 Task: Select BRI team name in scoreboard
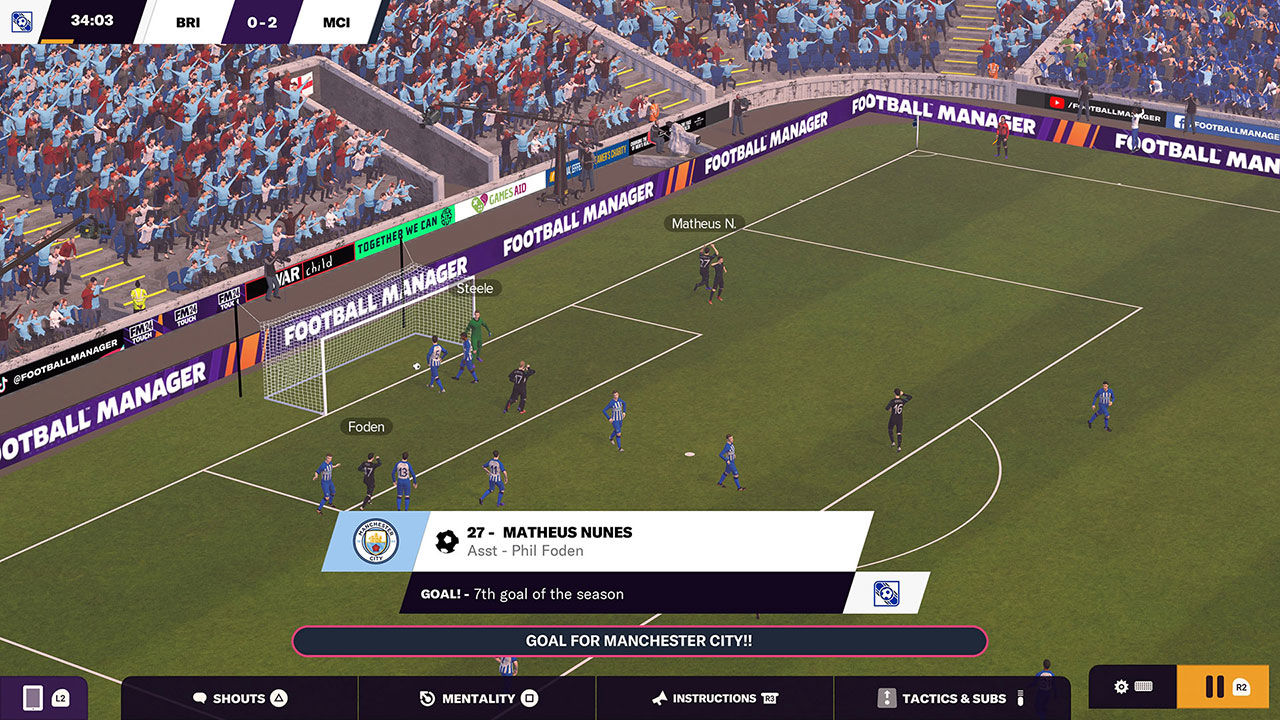(x=187, y=22)
